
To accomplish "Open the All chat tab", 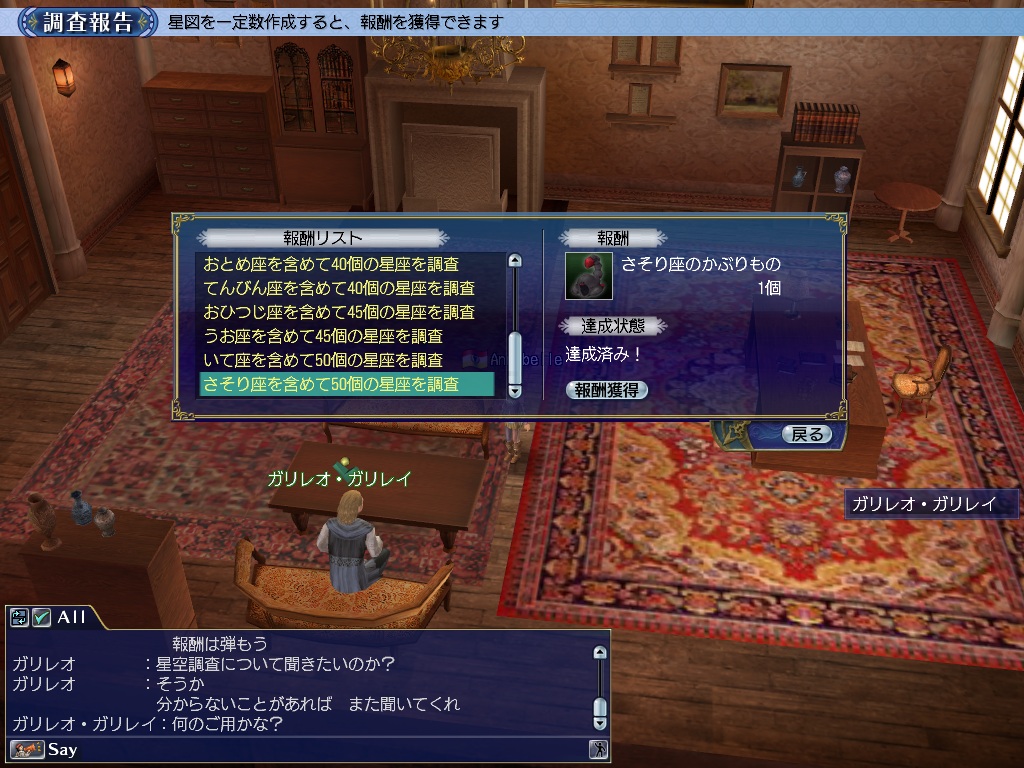I will click(72, 617).
